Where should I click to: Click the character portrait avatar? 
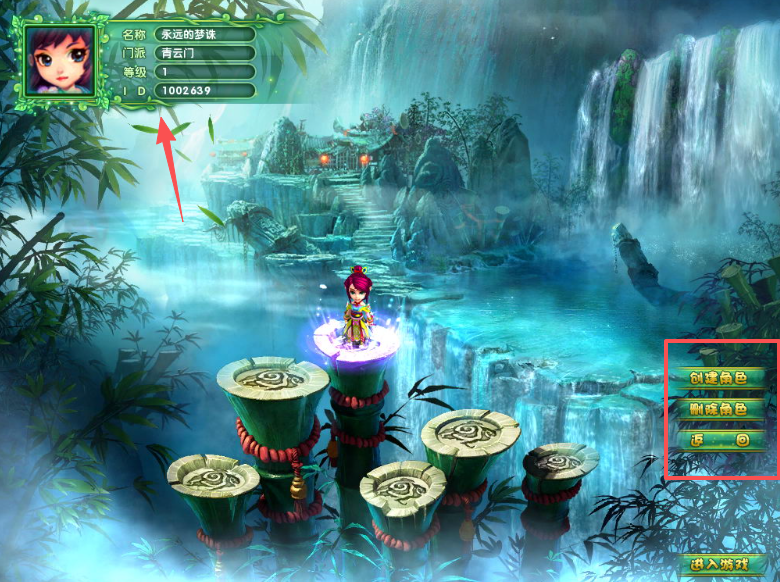click(60, 62)
